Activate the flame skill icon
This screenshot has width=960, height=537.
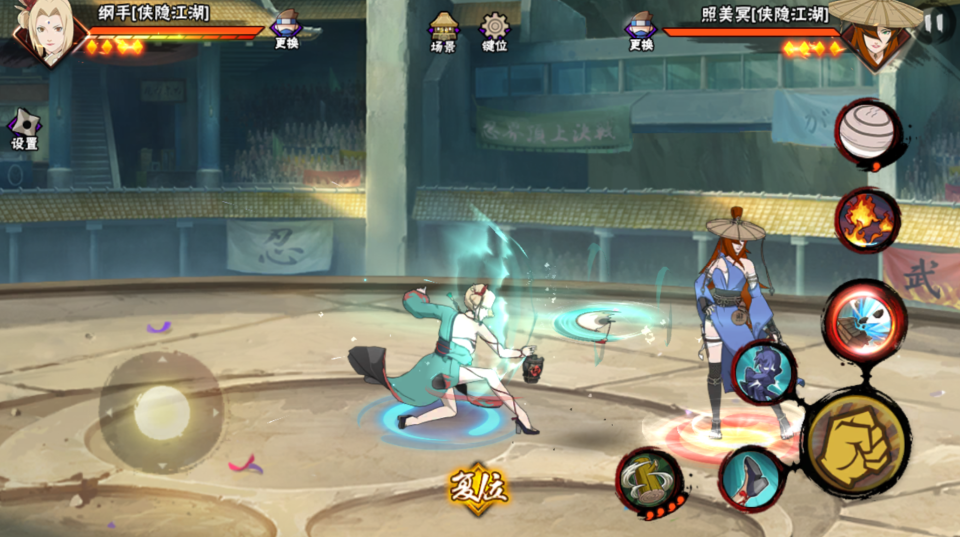pyautogui.click(x=867, y=220)
